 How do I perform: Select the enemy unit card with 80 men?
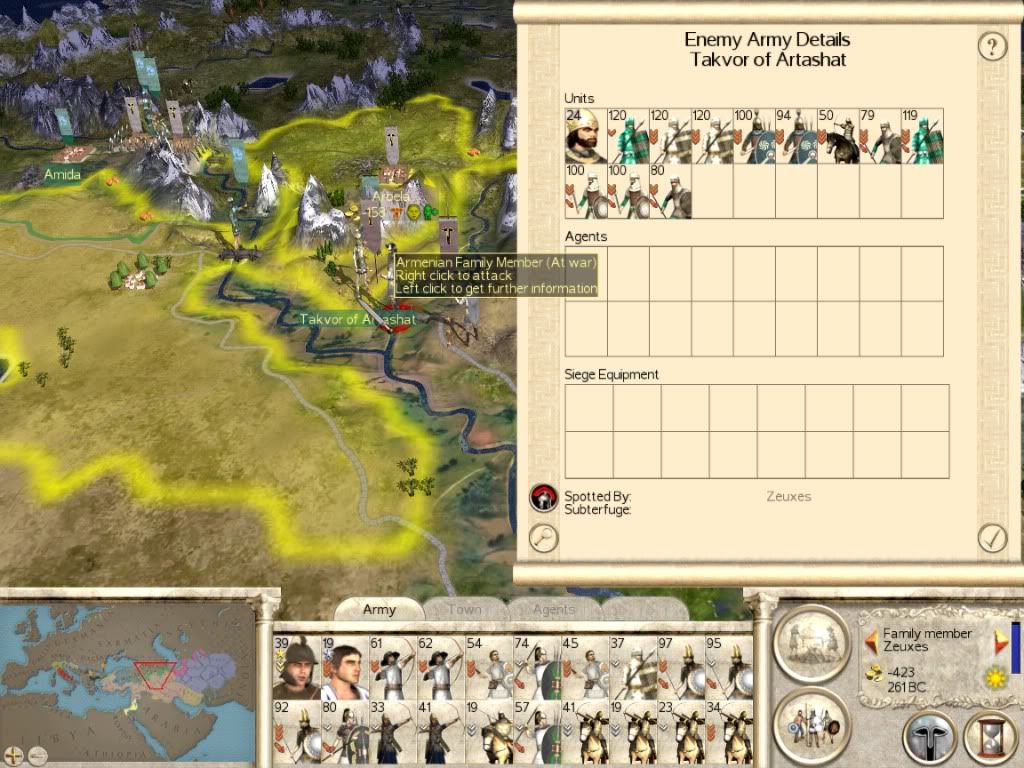670,191
